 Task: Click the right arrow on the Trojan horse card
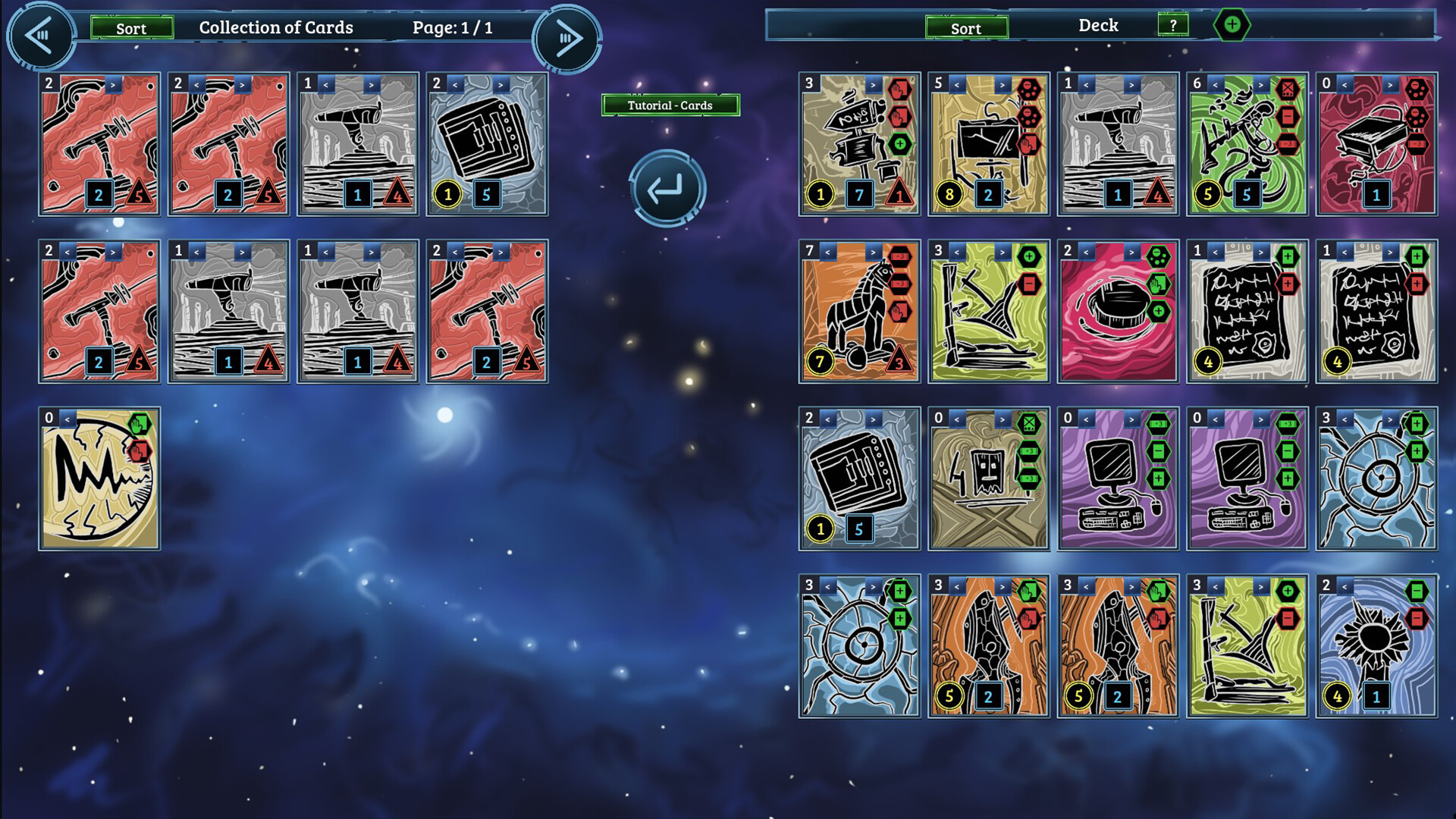pos(873,252)
